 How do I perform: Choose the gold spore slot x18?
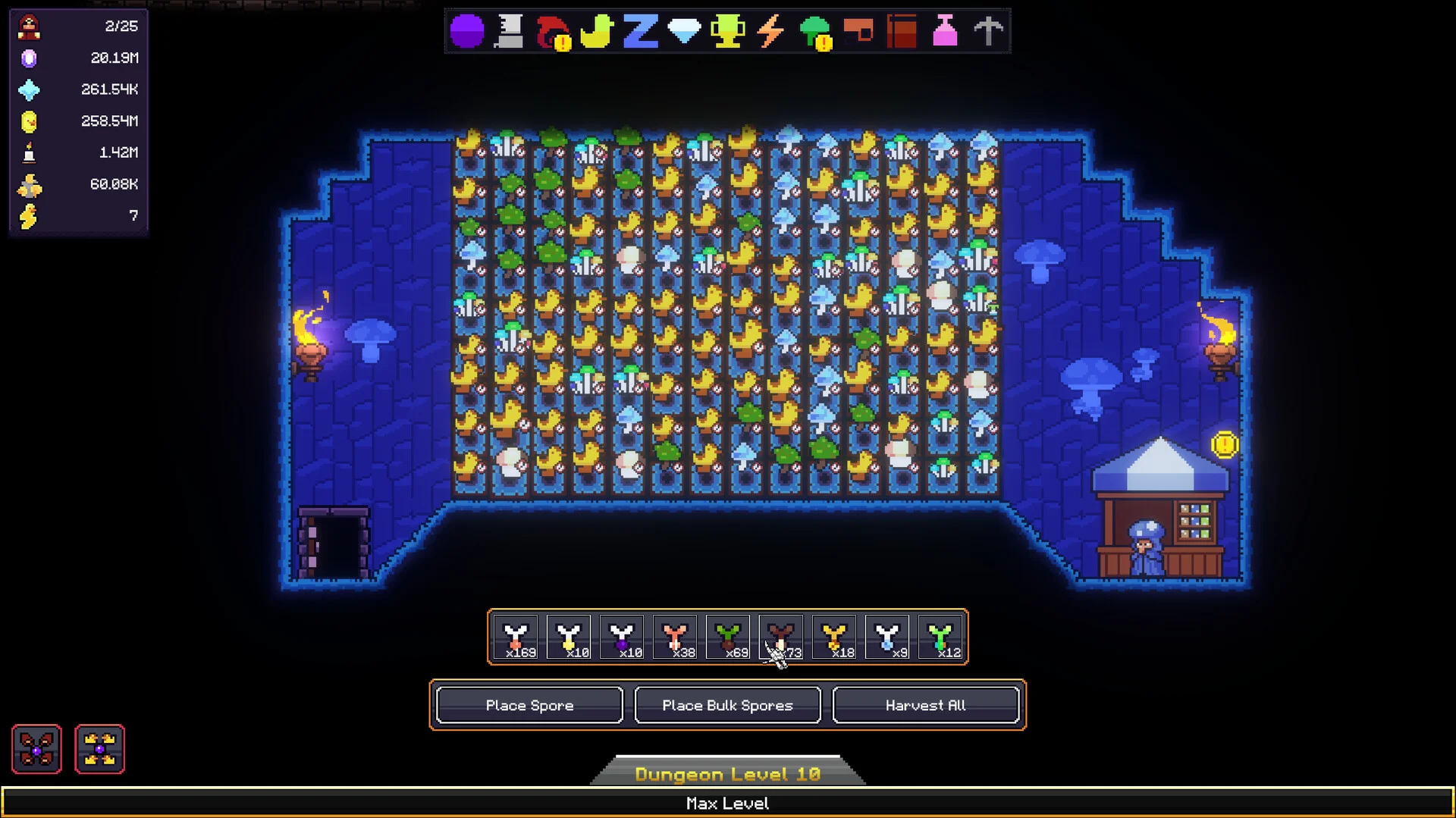pos(834,638)
